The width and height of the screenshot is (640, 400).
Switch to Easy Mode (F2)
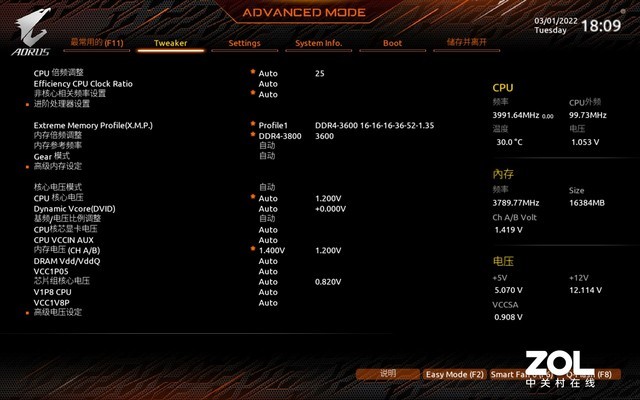pos(454,374)
